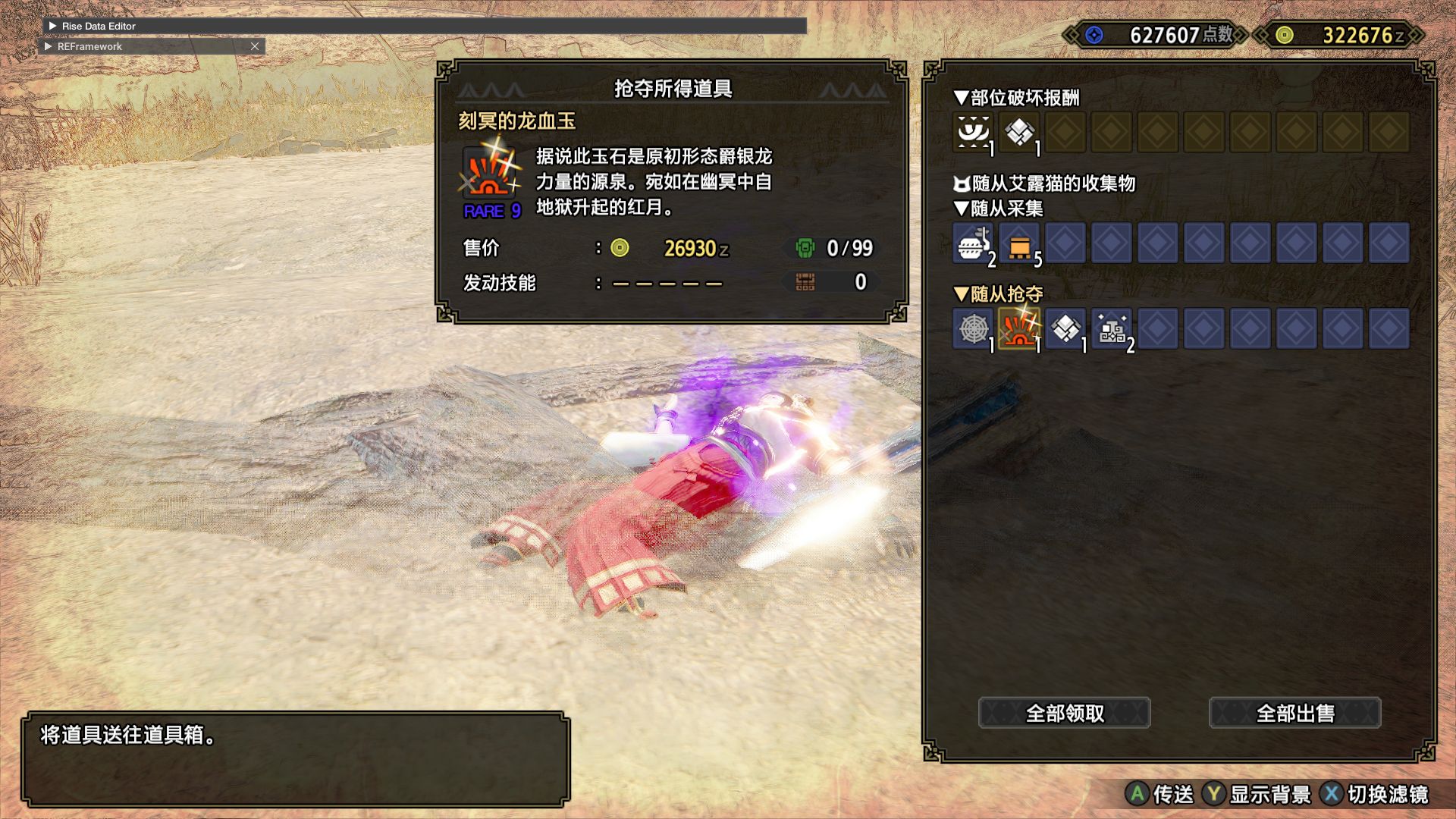The height and width of the screenshot is (819, 1456).
Task: Select the grey spider web item
Action: [973, 329]
